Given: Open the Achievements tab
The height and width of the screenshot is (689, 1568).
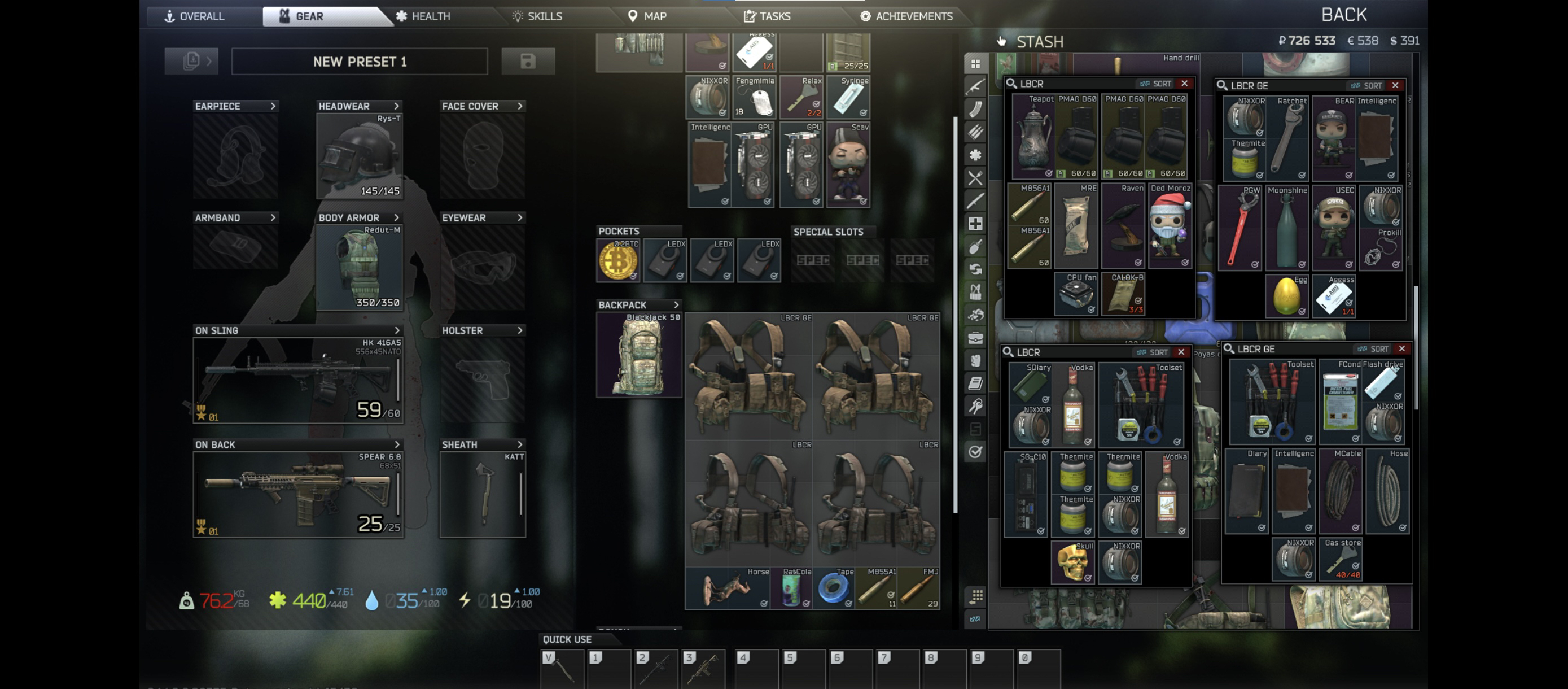Looking at the screenshot, I should (906, 16).
